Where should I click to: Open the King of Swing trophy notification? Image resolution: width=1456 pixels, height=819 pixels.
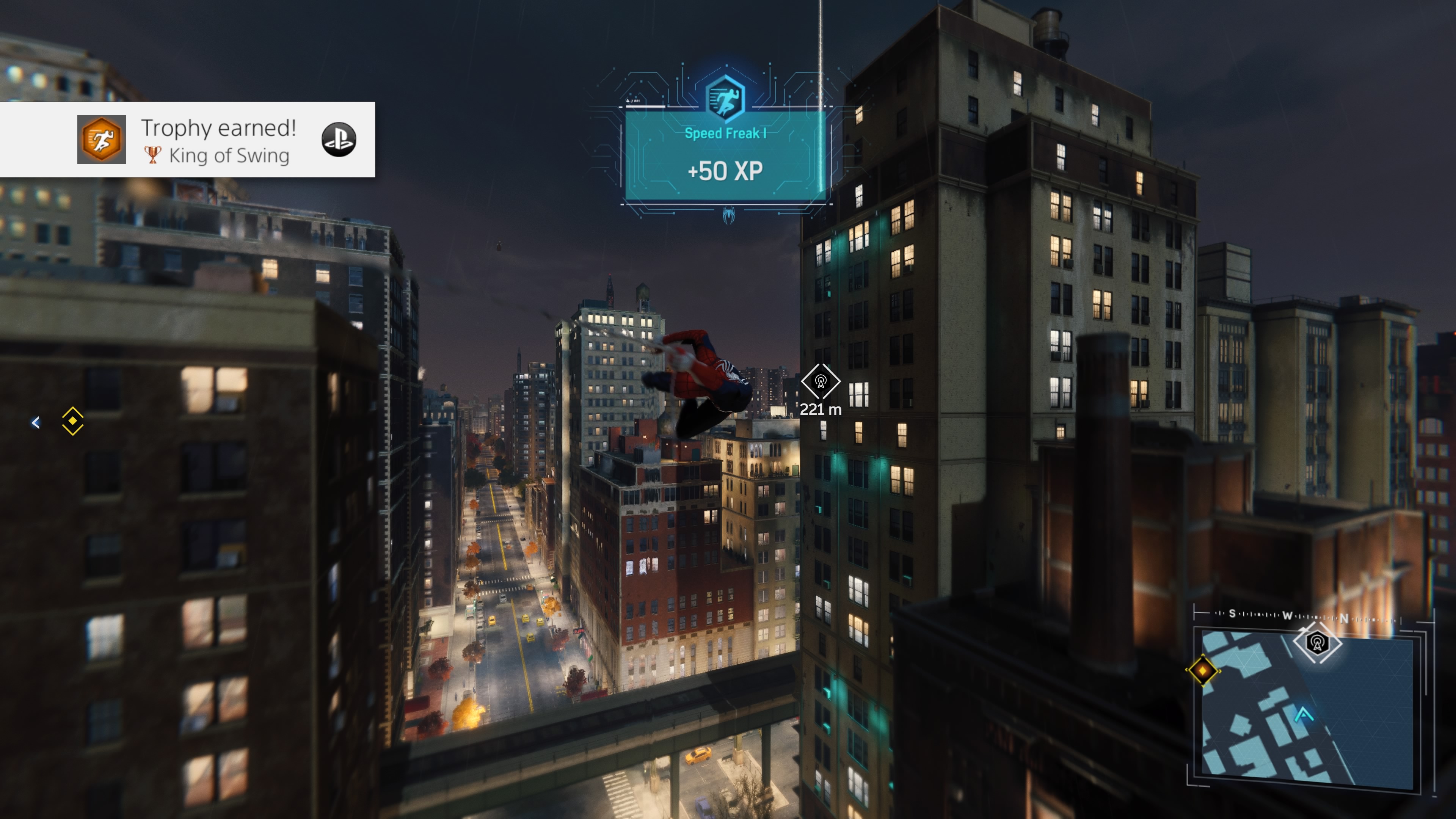pyautogui.click(x=218, y=140)
